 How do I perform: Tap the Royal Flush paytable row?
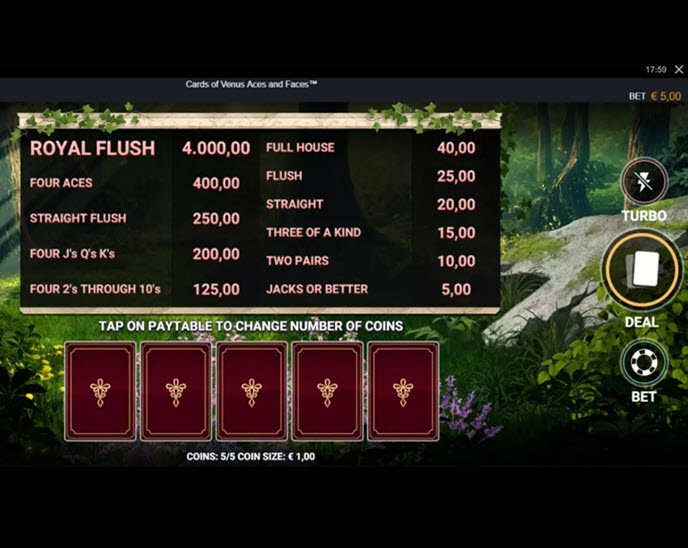click(x=139, y=148)
